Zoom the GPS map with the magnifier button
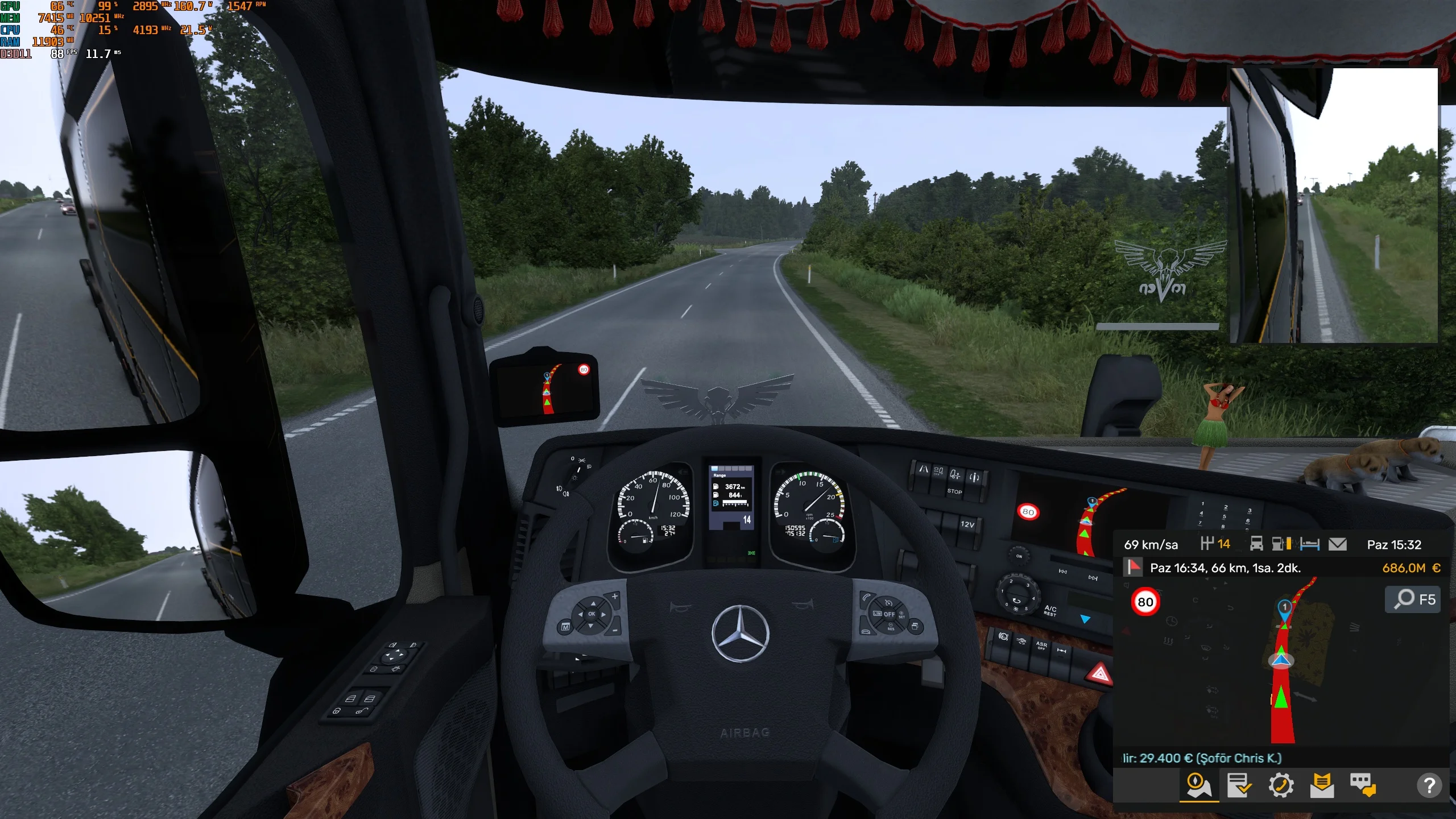This screenshot has width=1456, height=819. 1413,599
